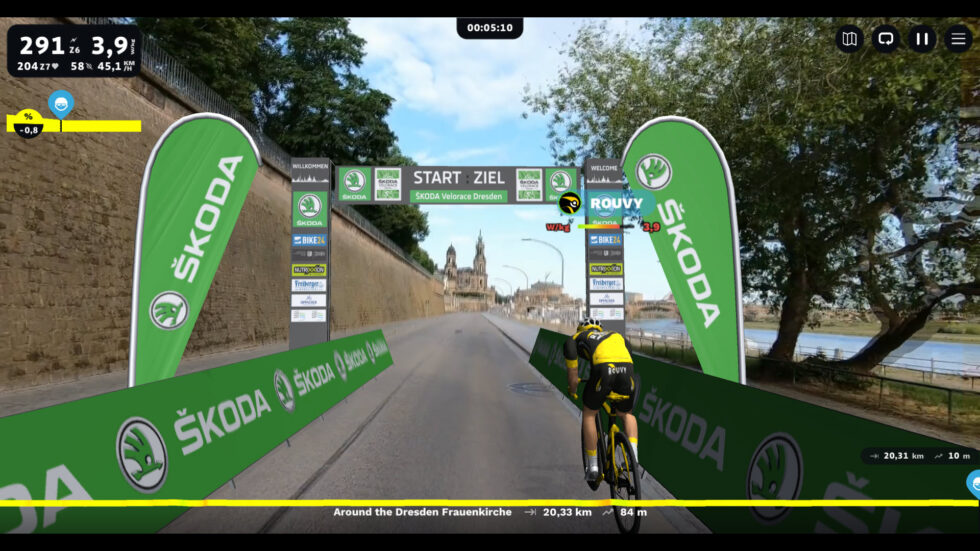Open the hamburger menu
980x551 pixels.
(958, 39)
